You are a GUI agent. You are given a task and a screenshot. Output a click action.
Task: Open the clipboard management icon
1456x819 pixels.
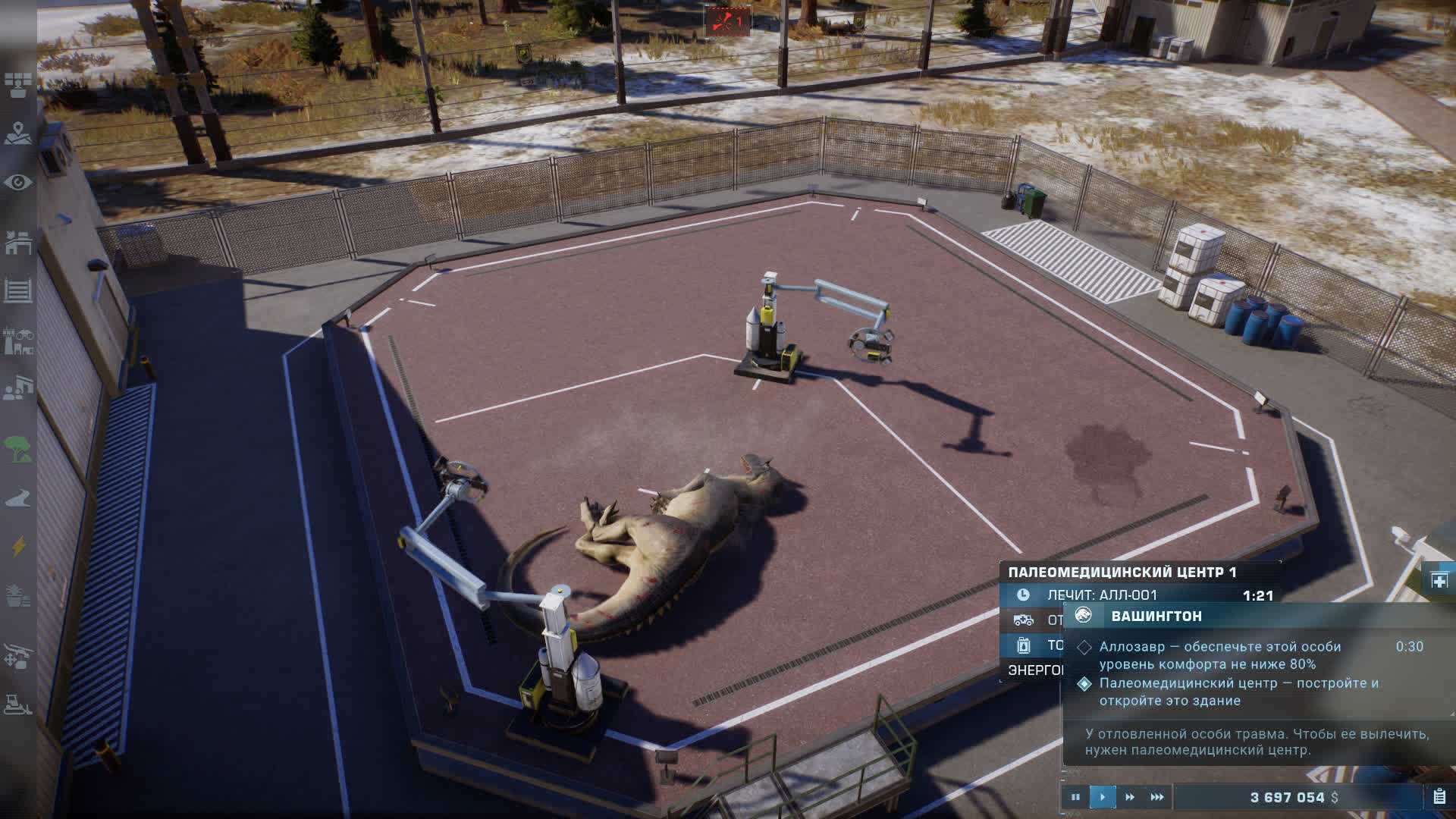(1439, 797)
